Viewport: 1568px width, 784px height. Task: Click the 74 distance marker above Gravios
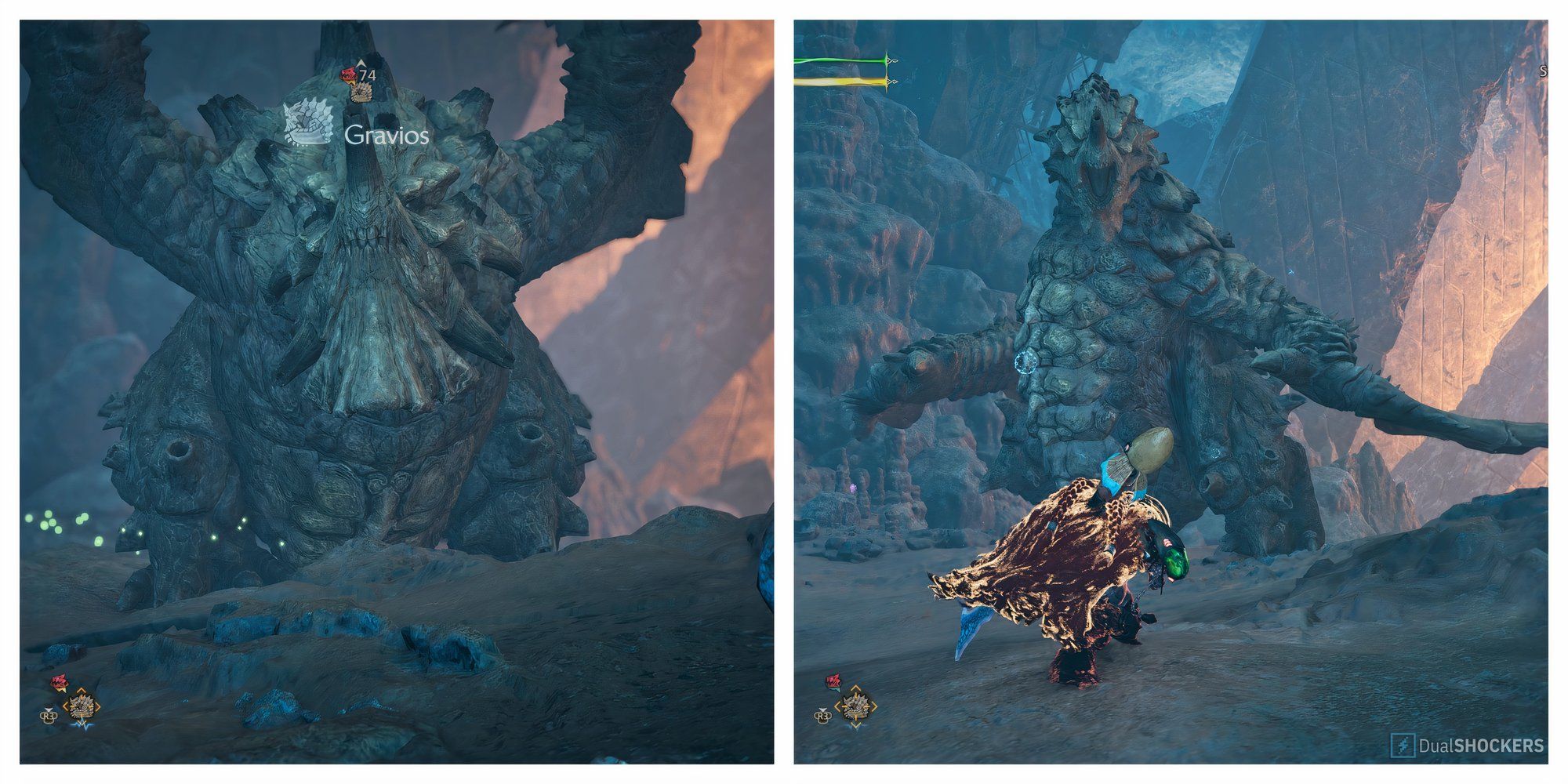pyautogui.click(x=367, y=74)
